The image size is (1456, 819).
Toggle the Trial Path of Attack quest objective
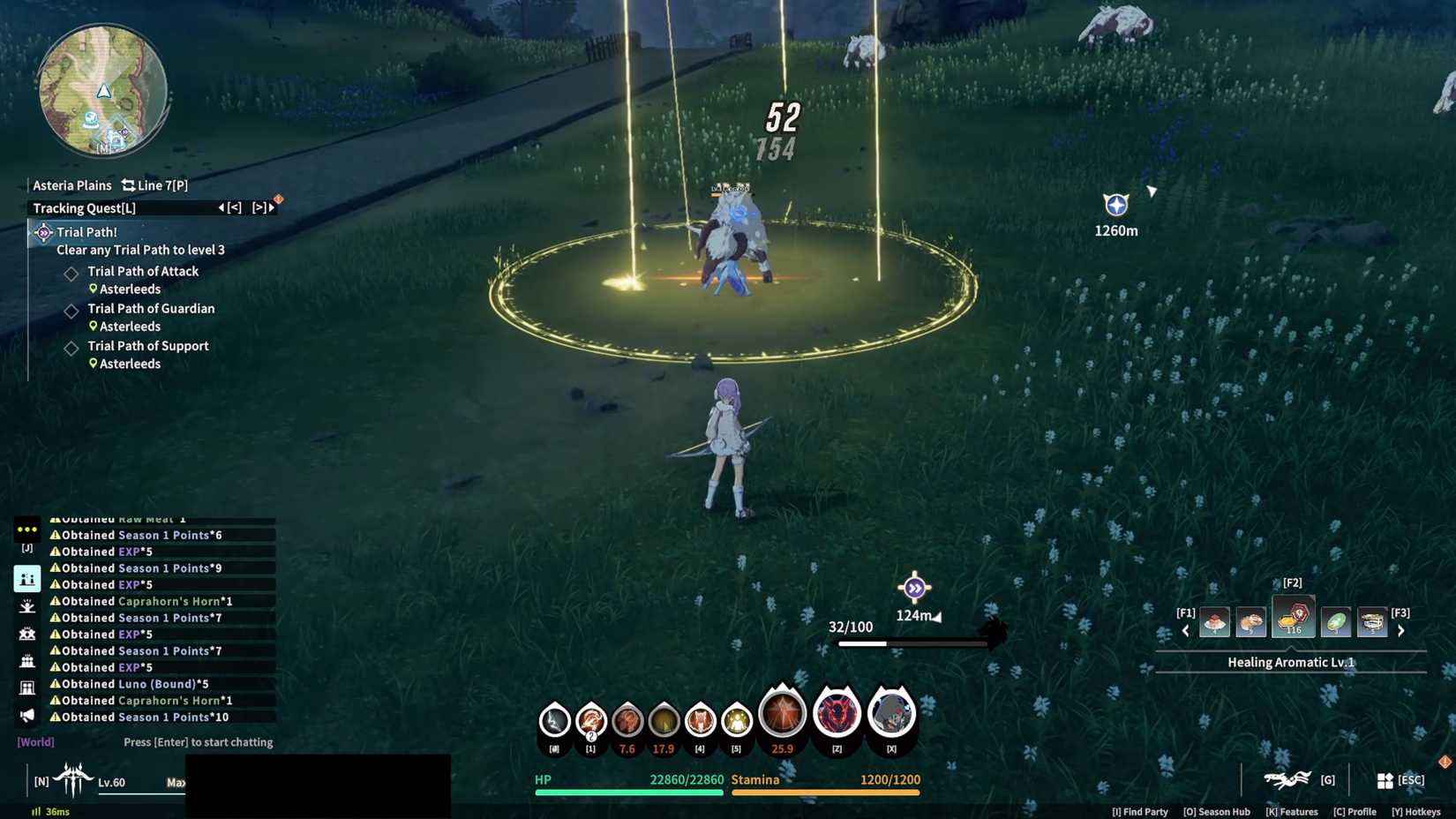point(71,274)
